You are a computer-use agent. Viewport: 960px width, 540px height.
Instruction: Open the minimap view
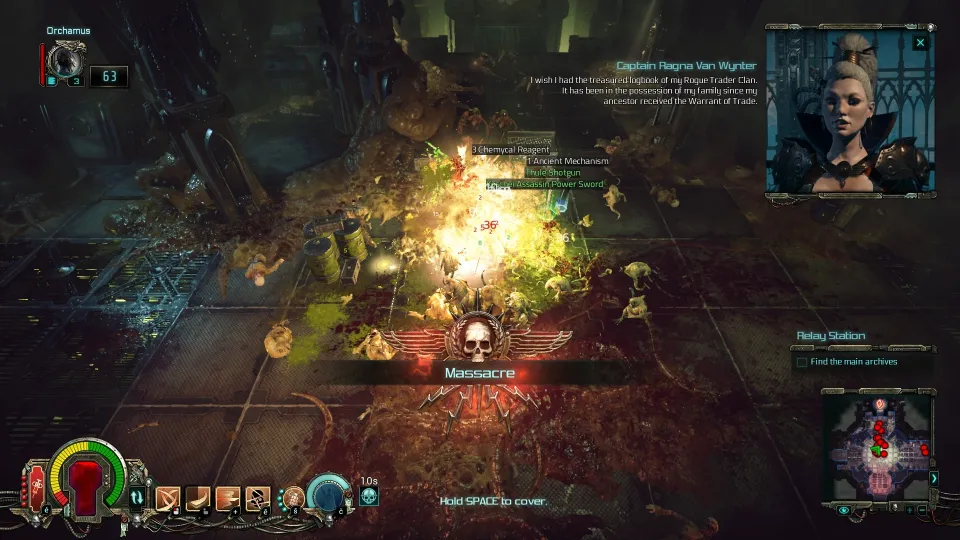(876, 443)
